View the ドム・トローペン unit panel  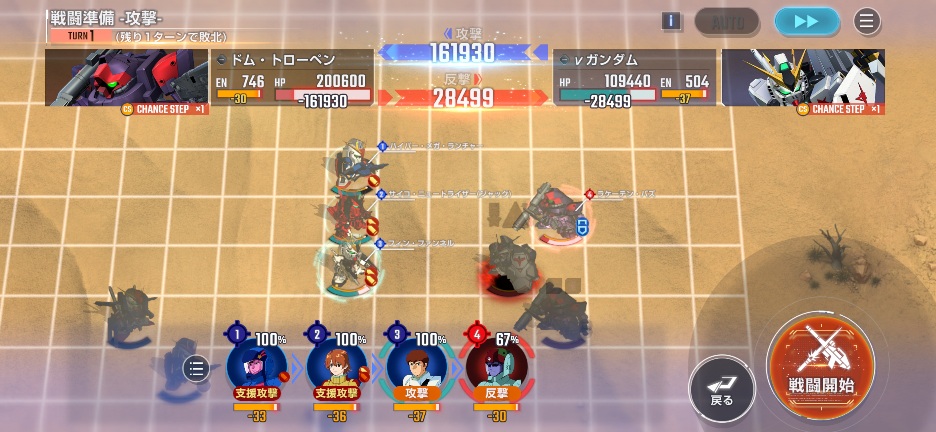tap(292, 78)
